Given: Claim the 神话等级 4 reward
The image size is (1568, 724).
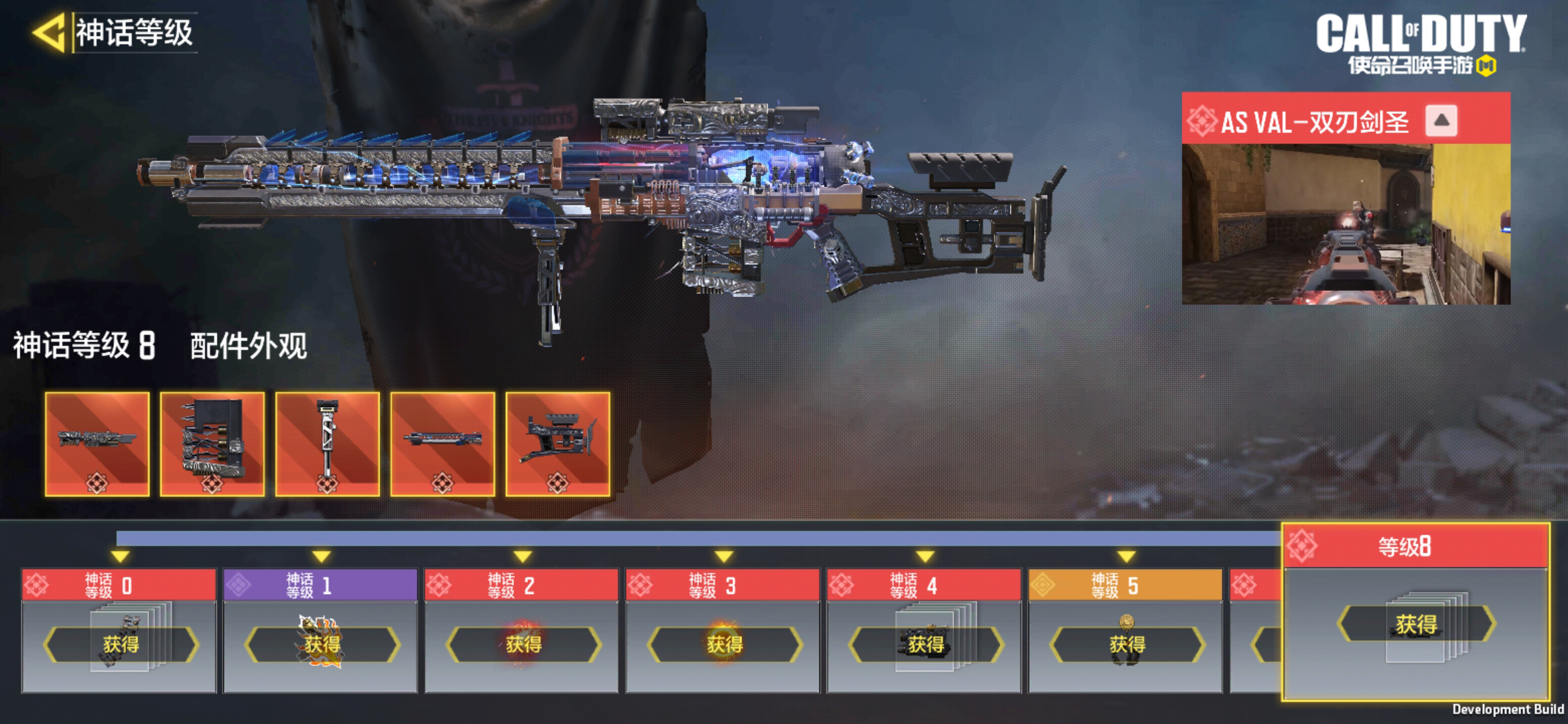Looking at the screenshot, I should coord(925,644).
